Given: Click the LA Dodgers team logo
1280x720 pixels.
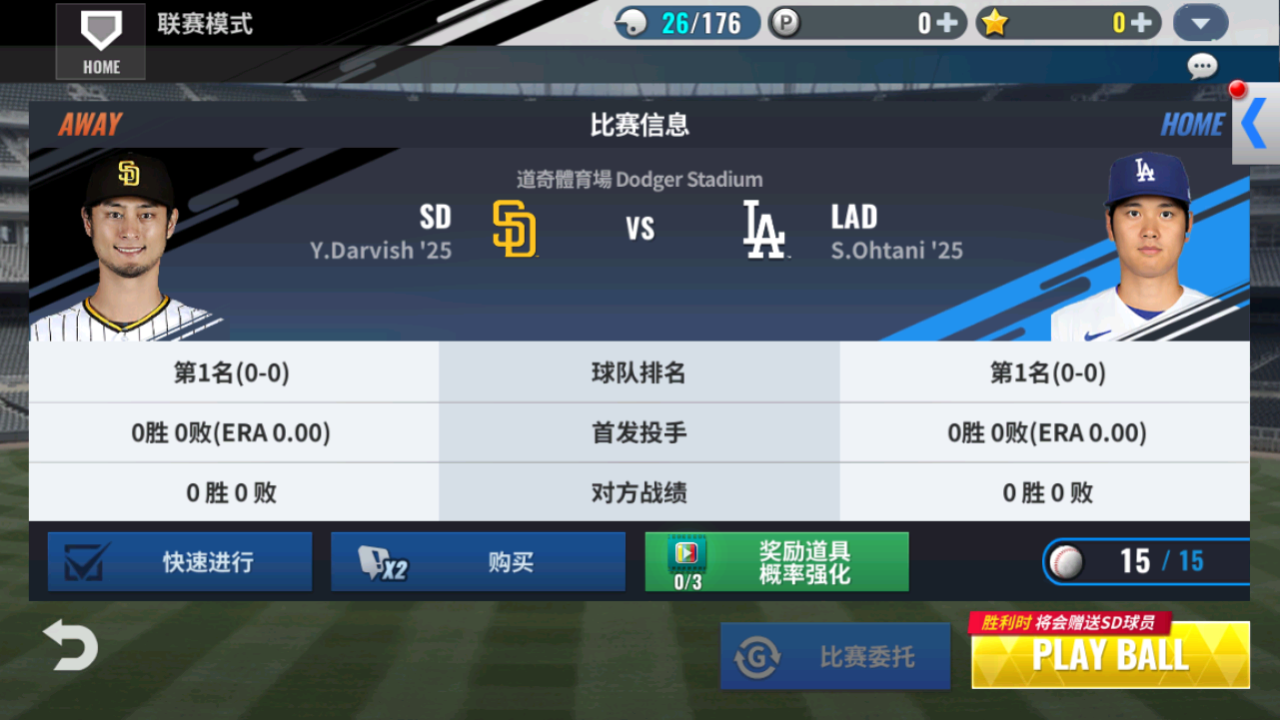Looking at the screenshot, I should click(764, 229).
